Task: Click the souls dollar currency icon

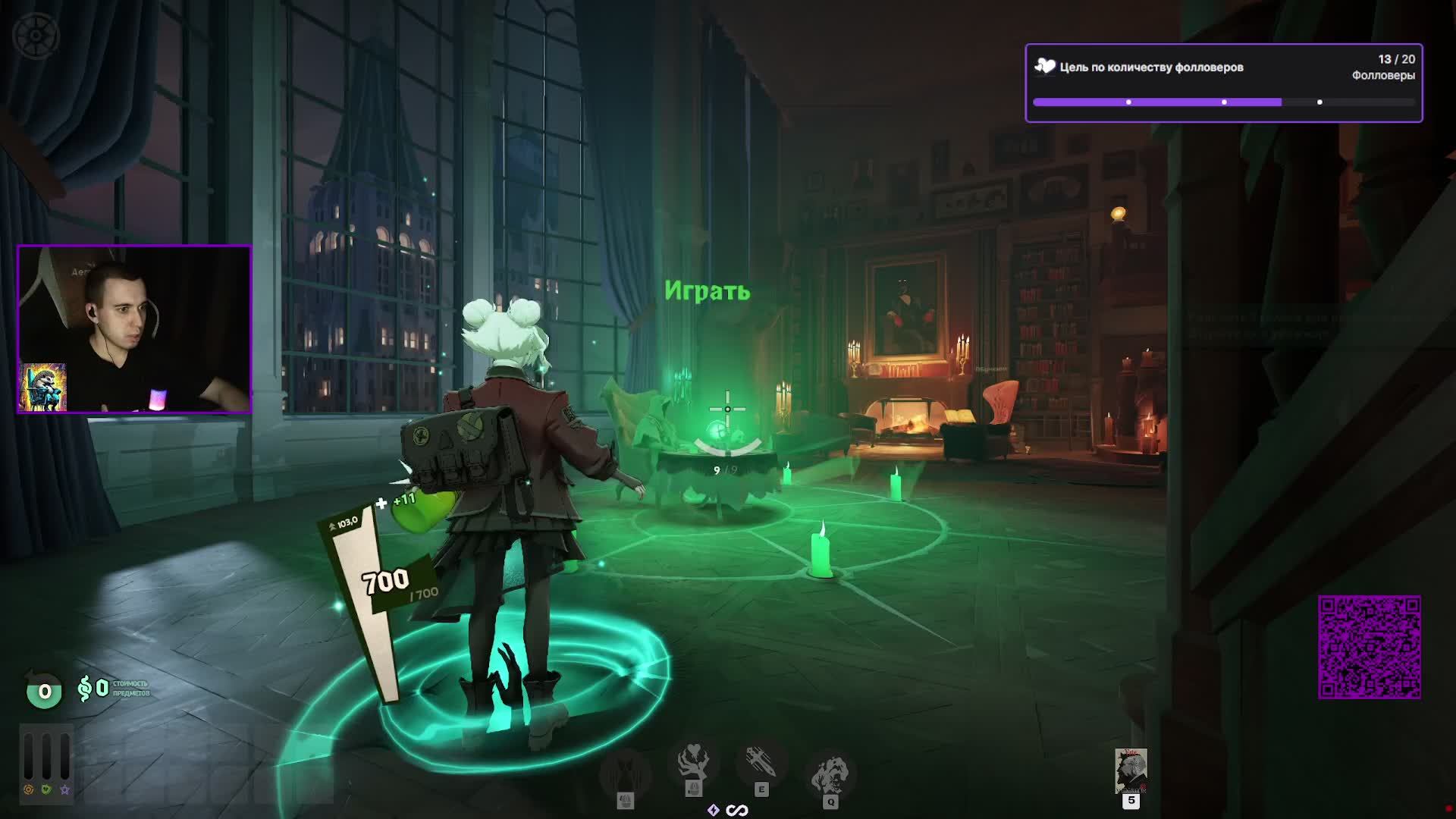Action: (x=85, y=689)
